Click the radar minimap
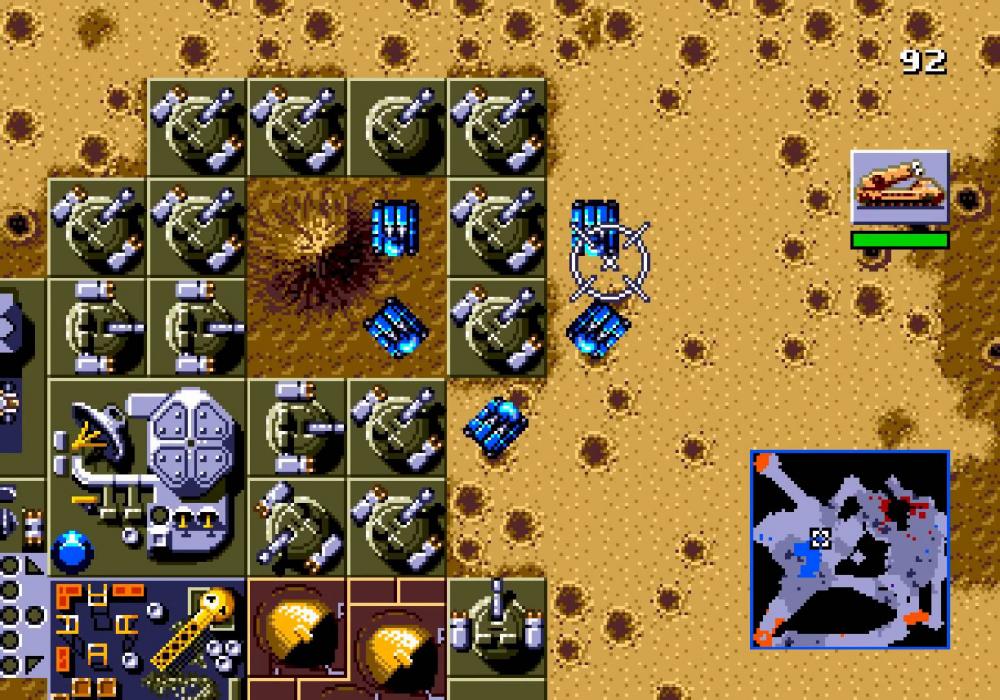The height and width of the screenshot is (700, 1000). (x=849, y=549)
